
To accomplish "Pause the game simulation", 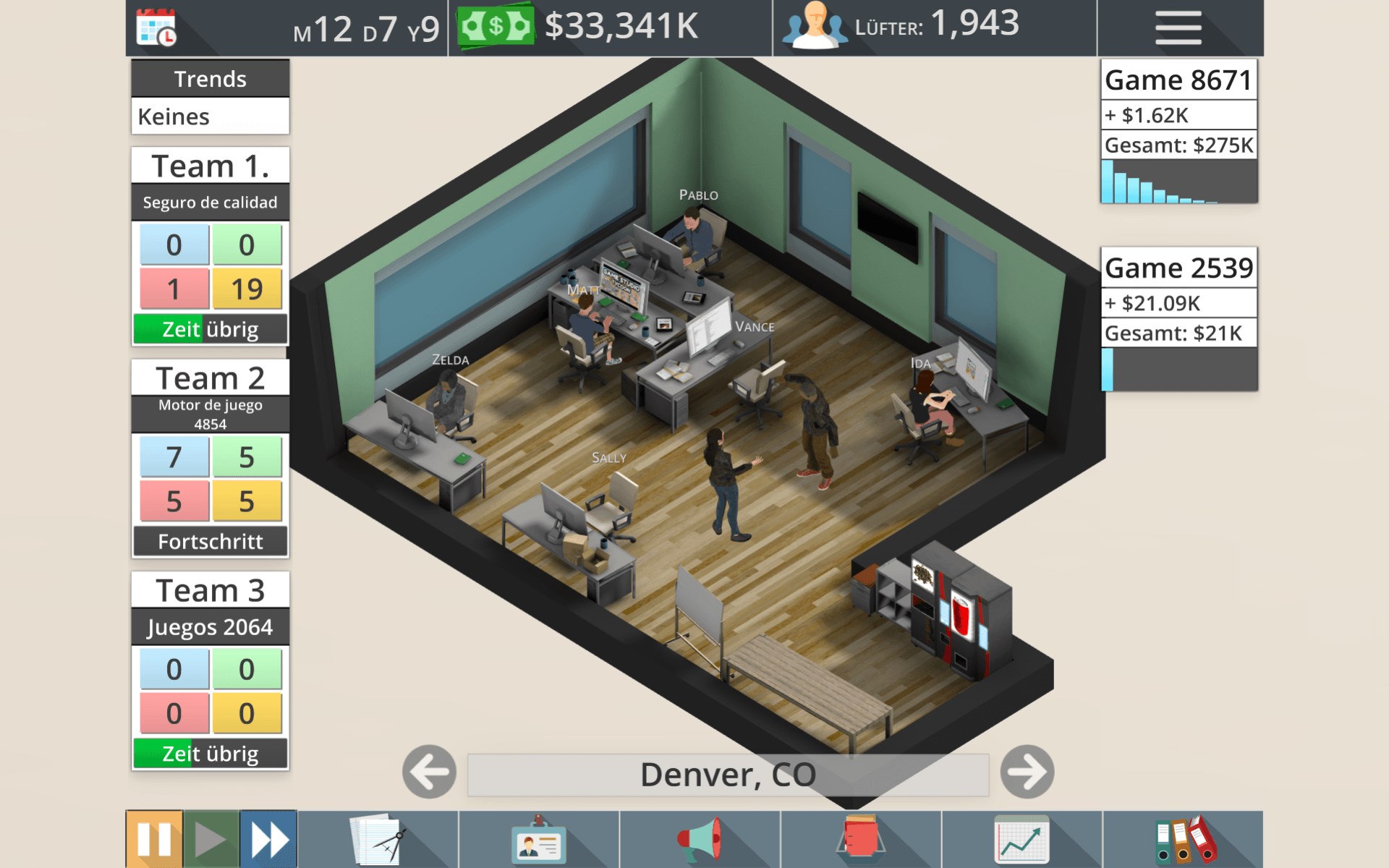I will [154, 838].
